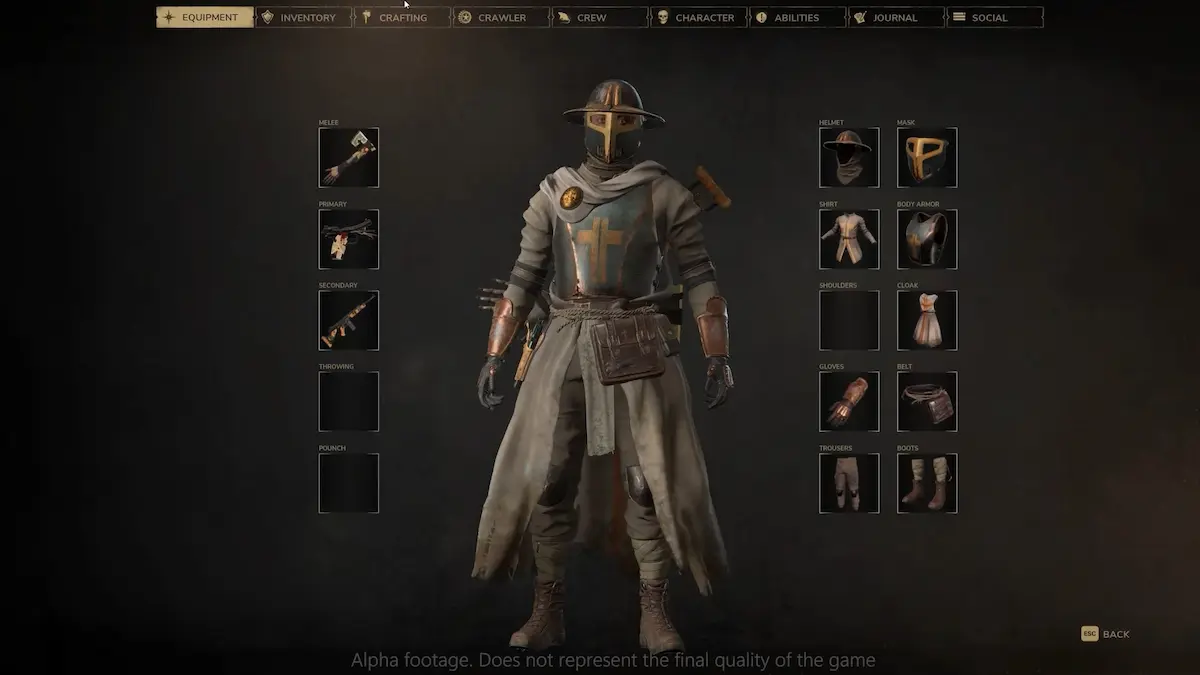This screenshot has height=675, width=1200.
Task: Switch to the Inventory tab
Action: pyautogui.click(x=303, y=17)
